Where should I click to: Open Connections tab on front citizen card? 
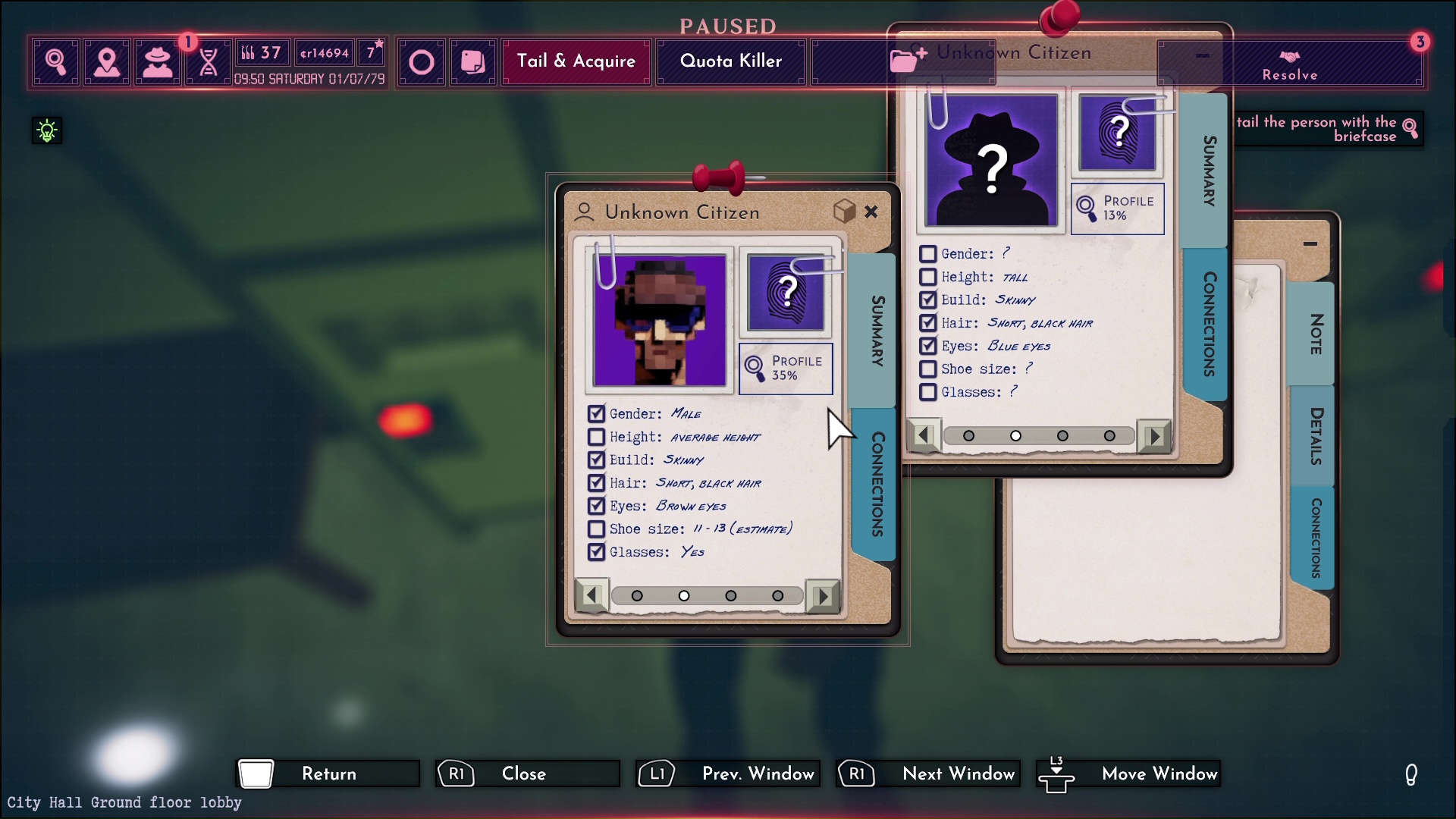877,484
